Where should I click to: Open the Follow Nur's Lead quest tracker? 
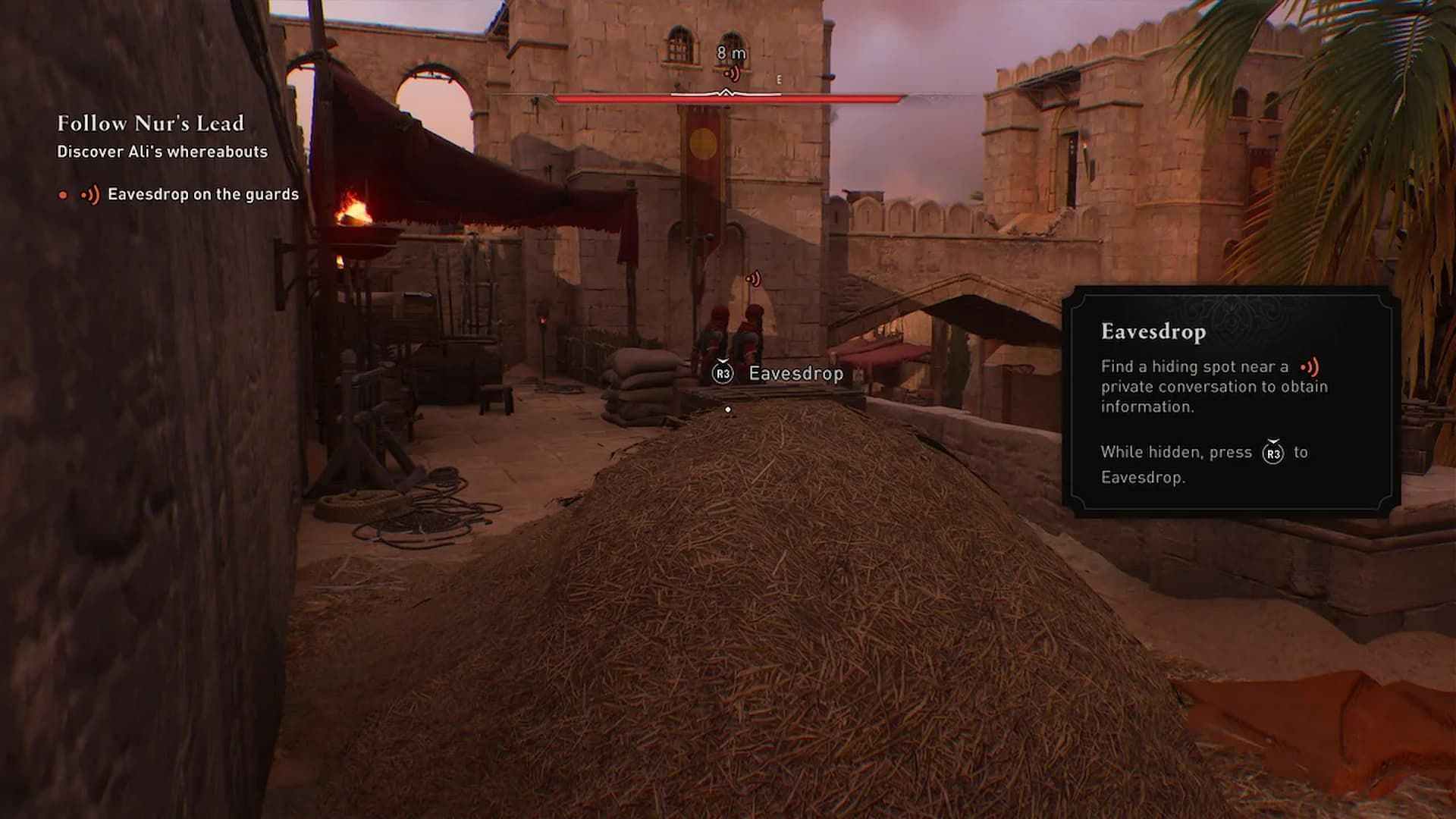(150, 124)
